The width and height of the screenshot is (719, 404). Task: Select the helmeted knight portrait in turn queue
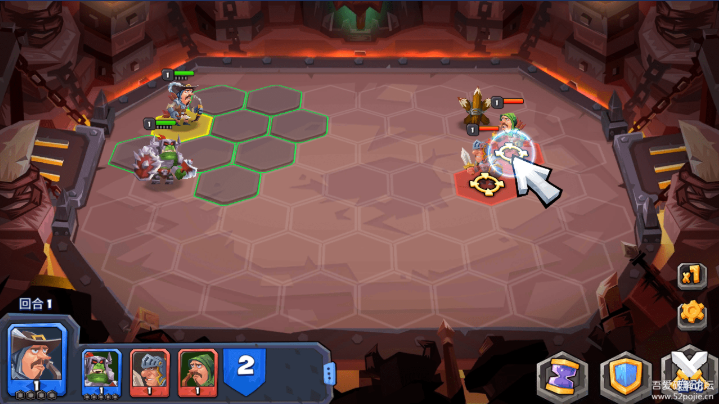[150, 371]
